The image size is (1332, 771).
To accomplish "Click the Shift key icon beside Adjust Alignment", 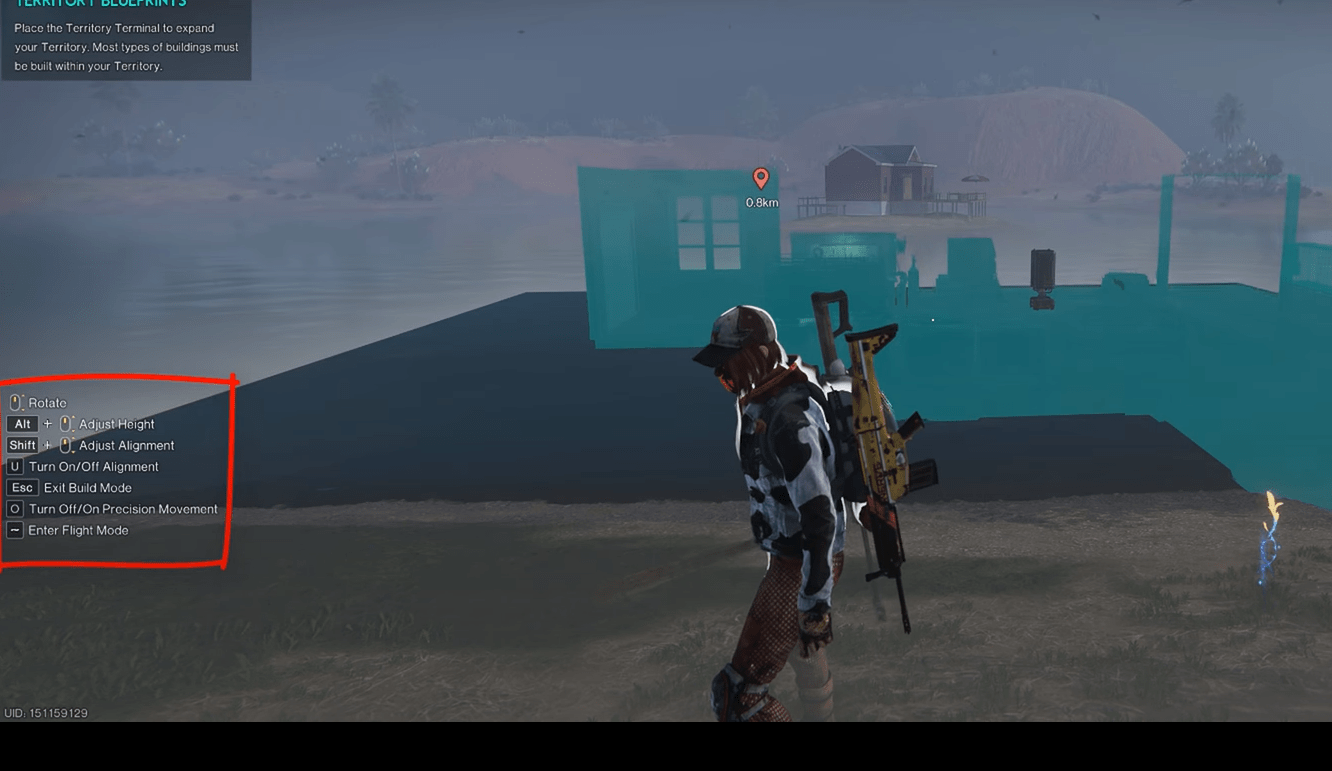I will 23,444.
